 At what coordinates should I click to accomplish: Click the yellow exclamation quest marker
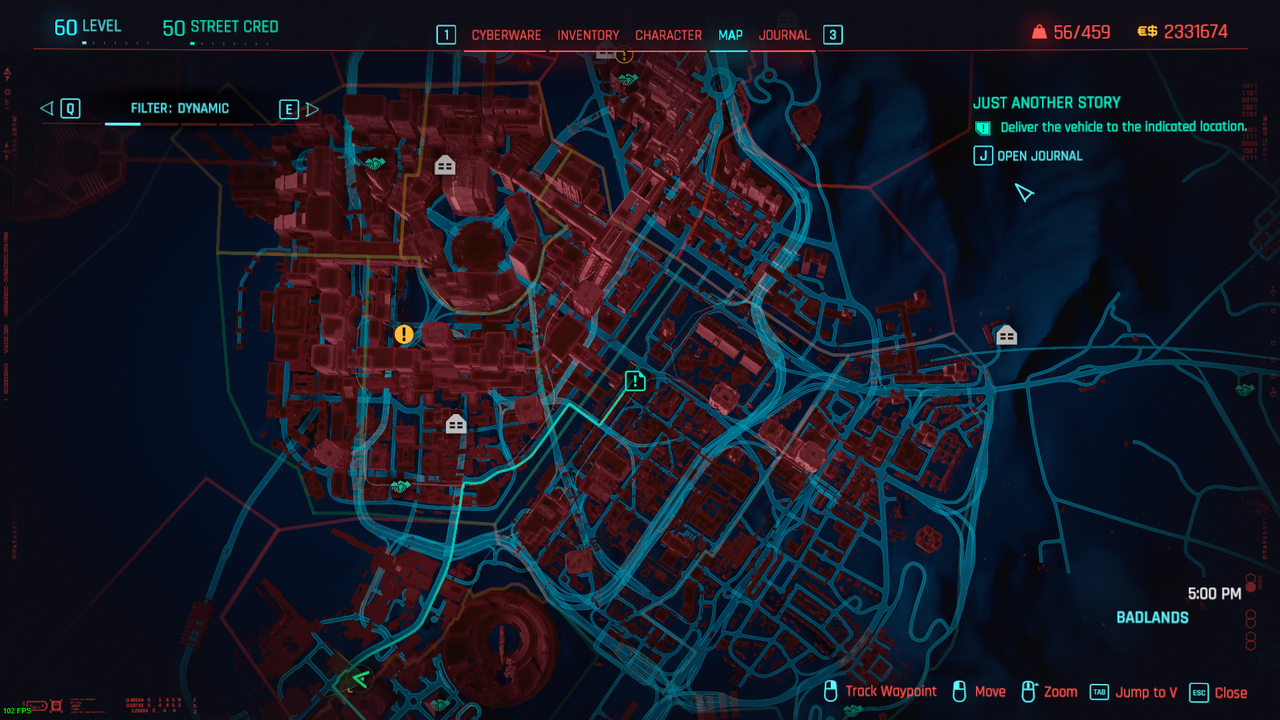[x=403, y=334]
